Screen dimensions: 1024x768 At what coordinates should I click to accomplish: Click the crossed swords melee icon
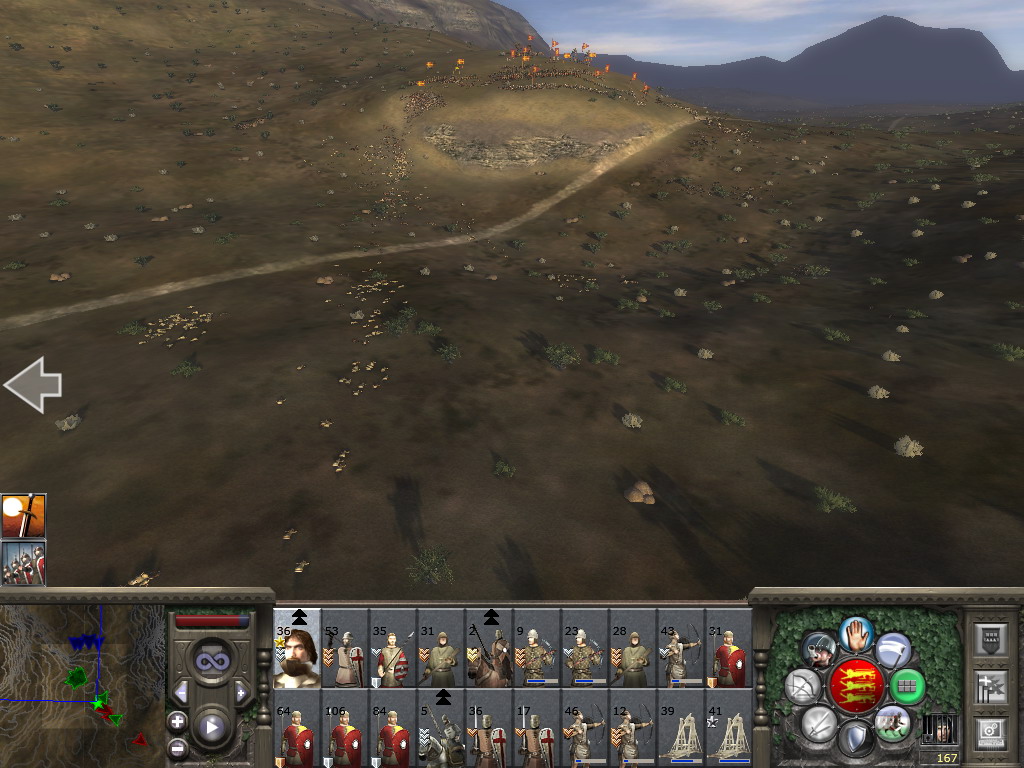coord(819,722)
